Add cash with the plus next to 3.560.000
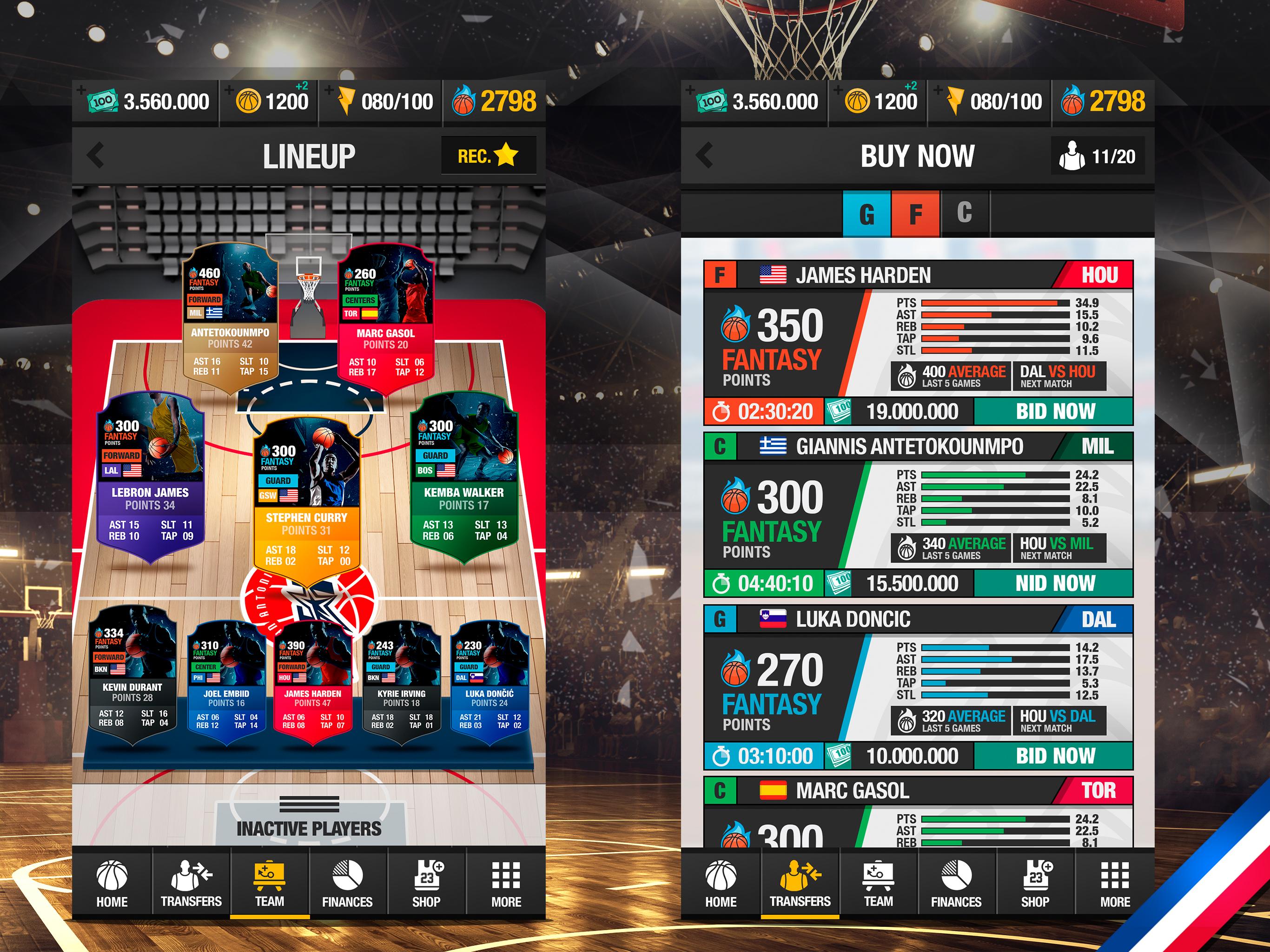 pyautogui.click(x=81, y=91)
